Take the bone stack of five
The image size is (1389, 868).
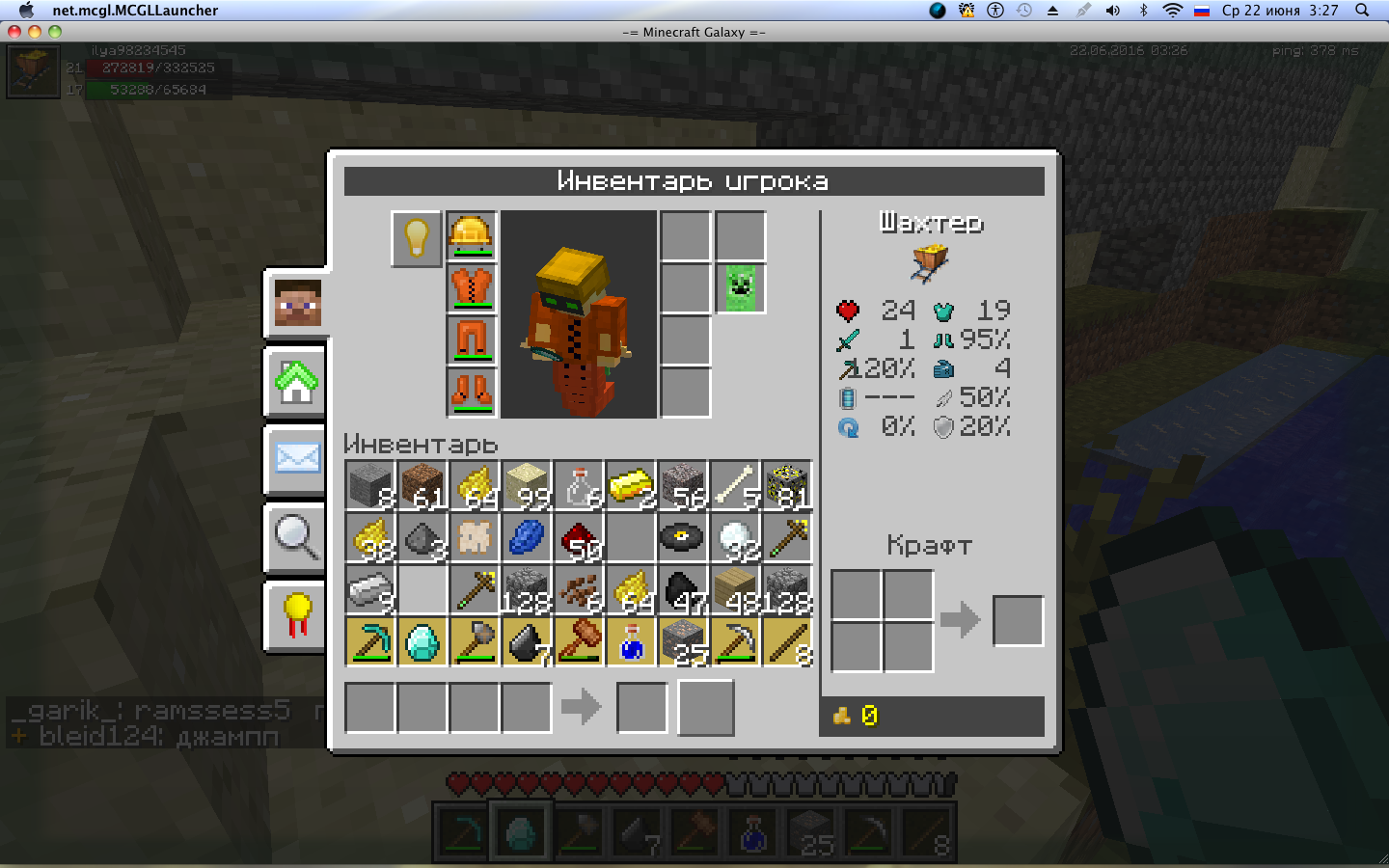(x=735, y=485)
